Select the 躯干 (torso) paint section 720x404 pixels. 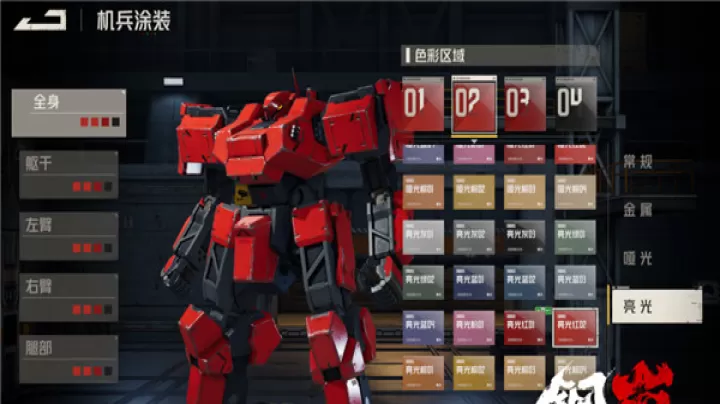coord(68,174)
